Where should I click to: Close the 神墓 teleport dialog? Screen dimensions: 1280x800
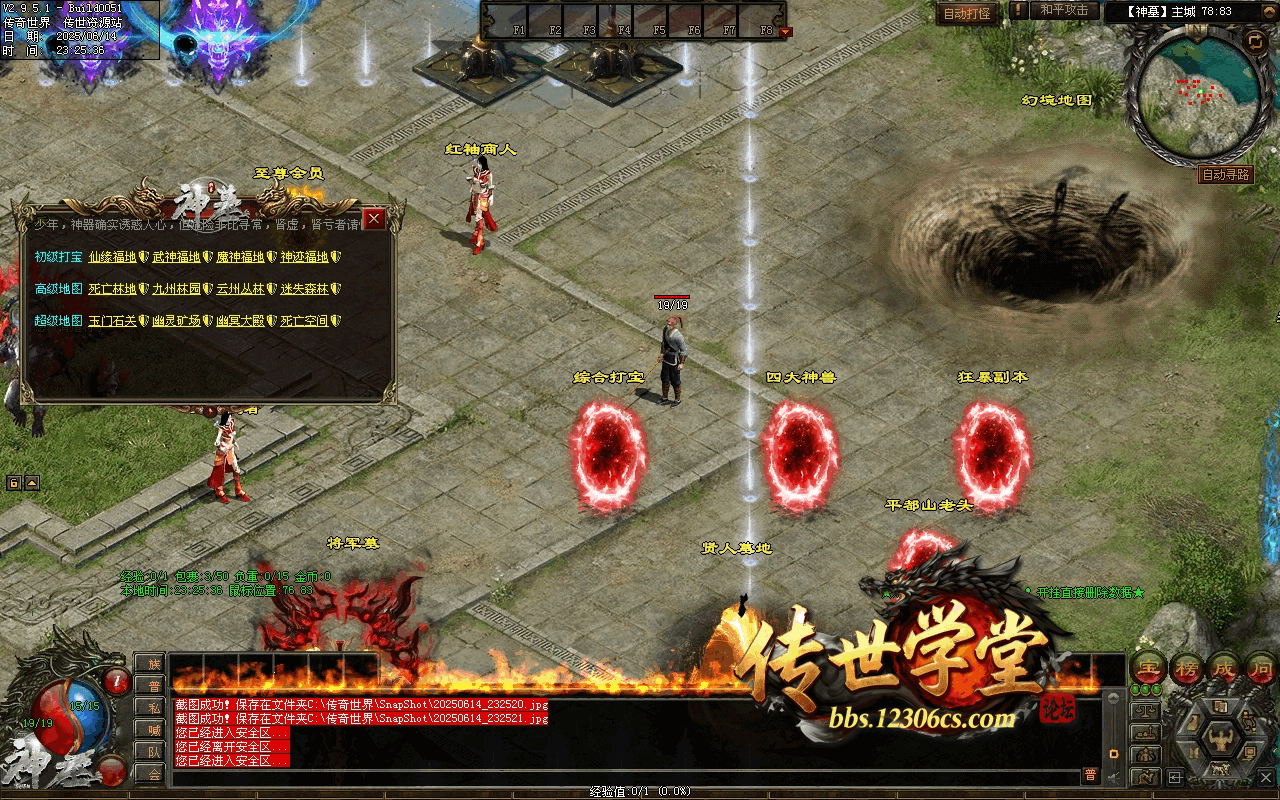[x=374, y=218]
